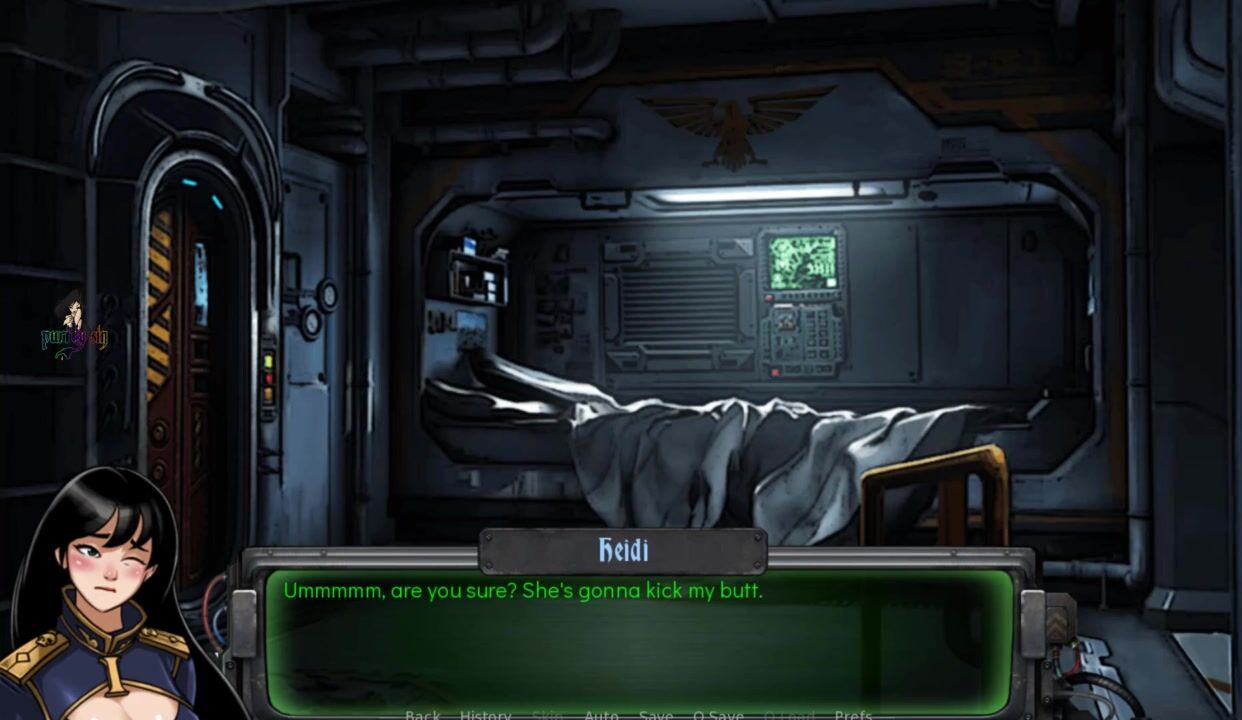
Task: Go back using the Back button
Action: 422,715
